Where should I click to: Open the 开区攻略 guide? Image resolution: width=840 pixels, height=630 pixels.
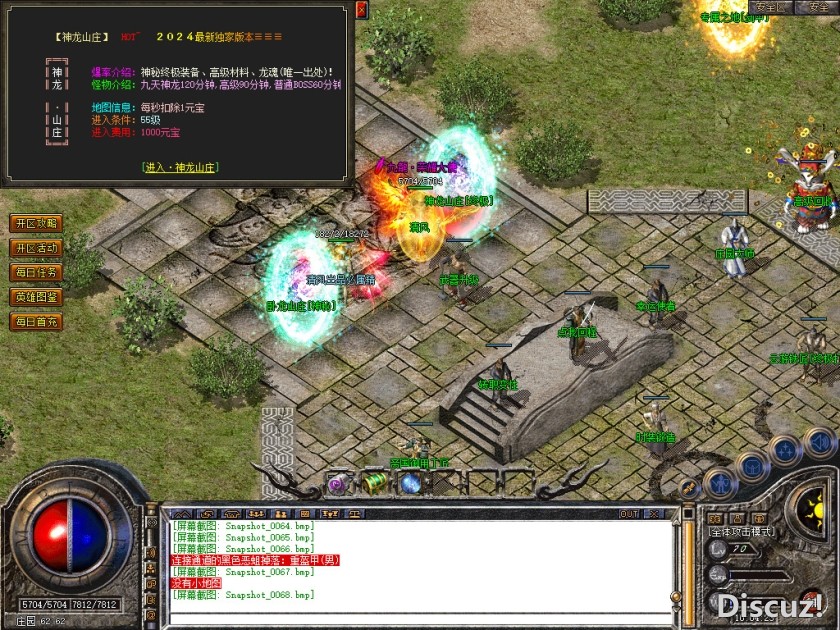(35, 223)
